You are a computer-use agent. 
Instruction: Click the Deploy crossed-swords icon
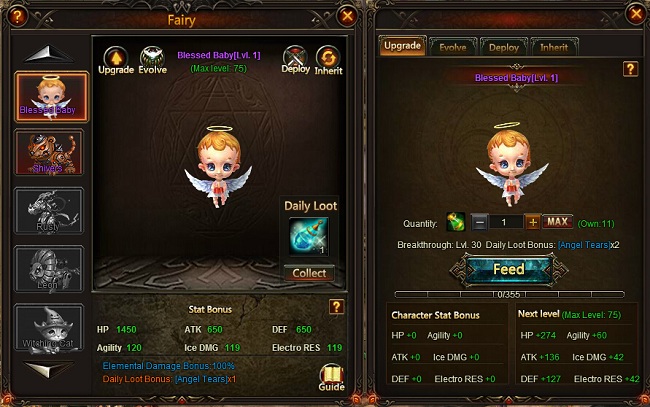295,56
